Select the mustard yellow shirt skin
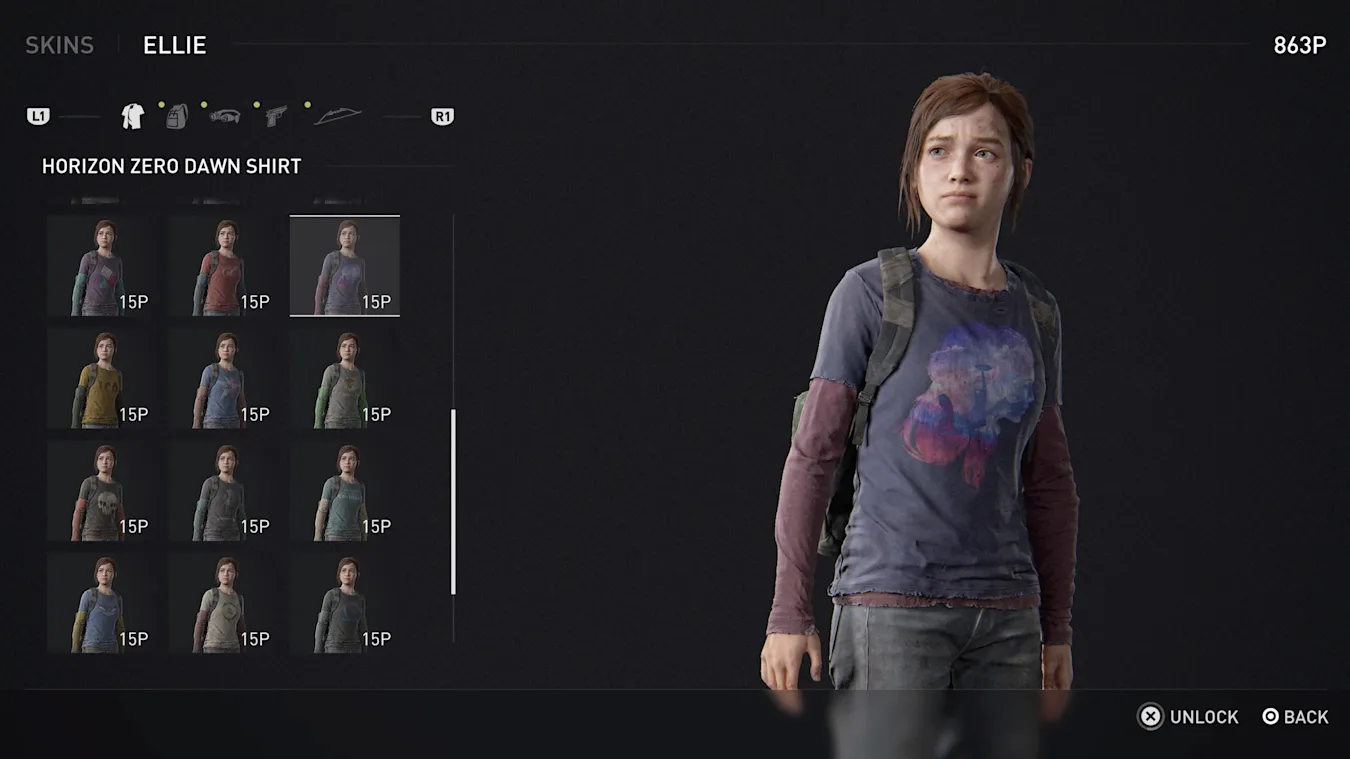 [102, 379]
